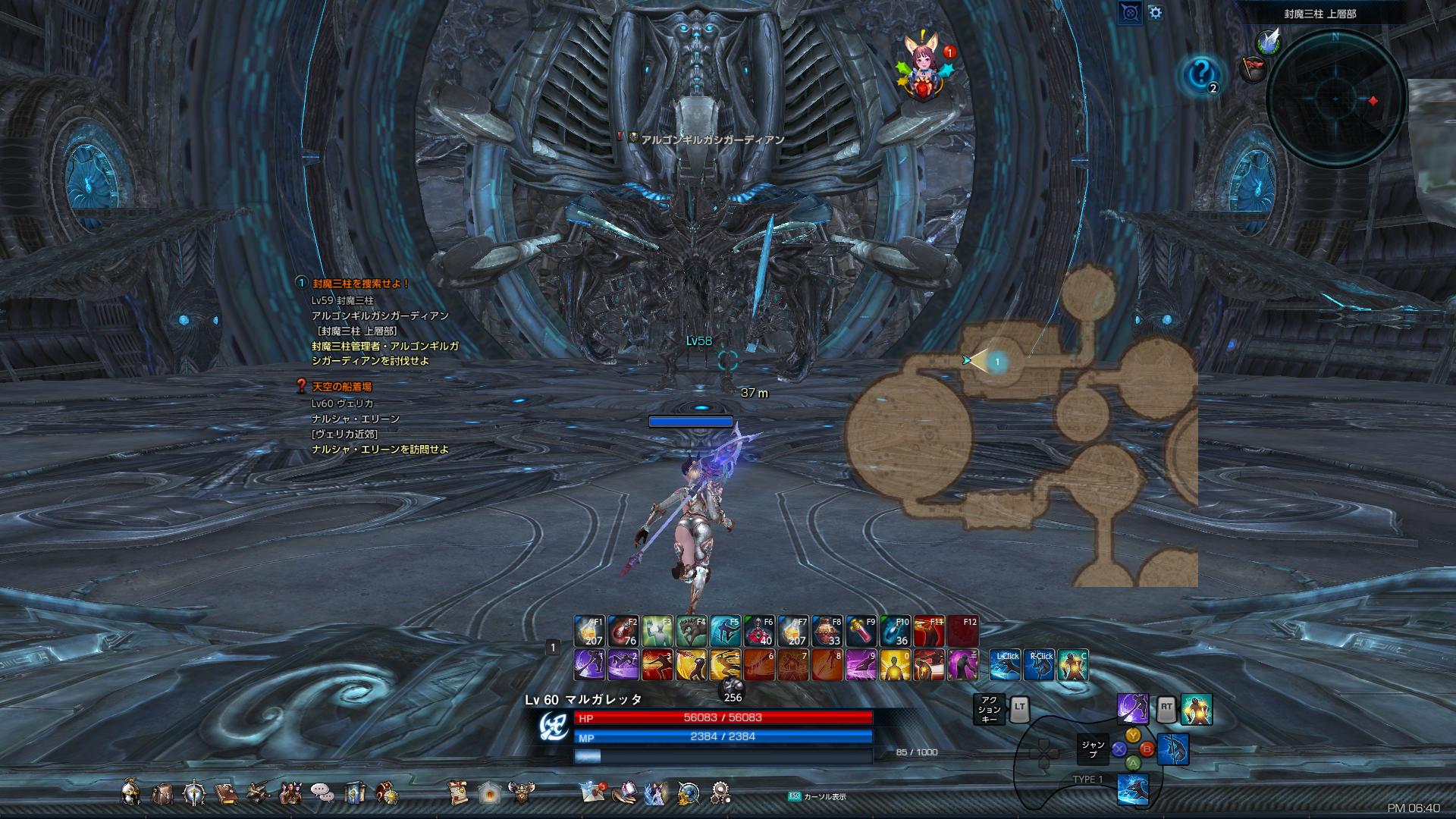Screen dimensions: 1456x819
Task: Select the 天空の船着場 quest tracker entry
Action: pyautogui.click(x=342, y=387)
